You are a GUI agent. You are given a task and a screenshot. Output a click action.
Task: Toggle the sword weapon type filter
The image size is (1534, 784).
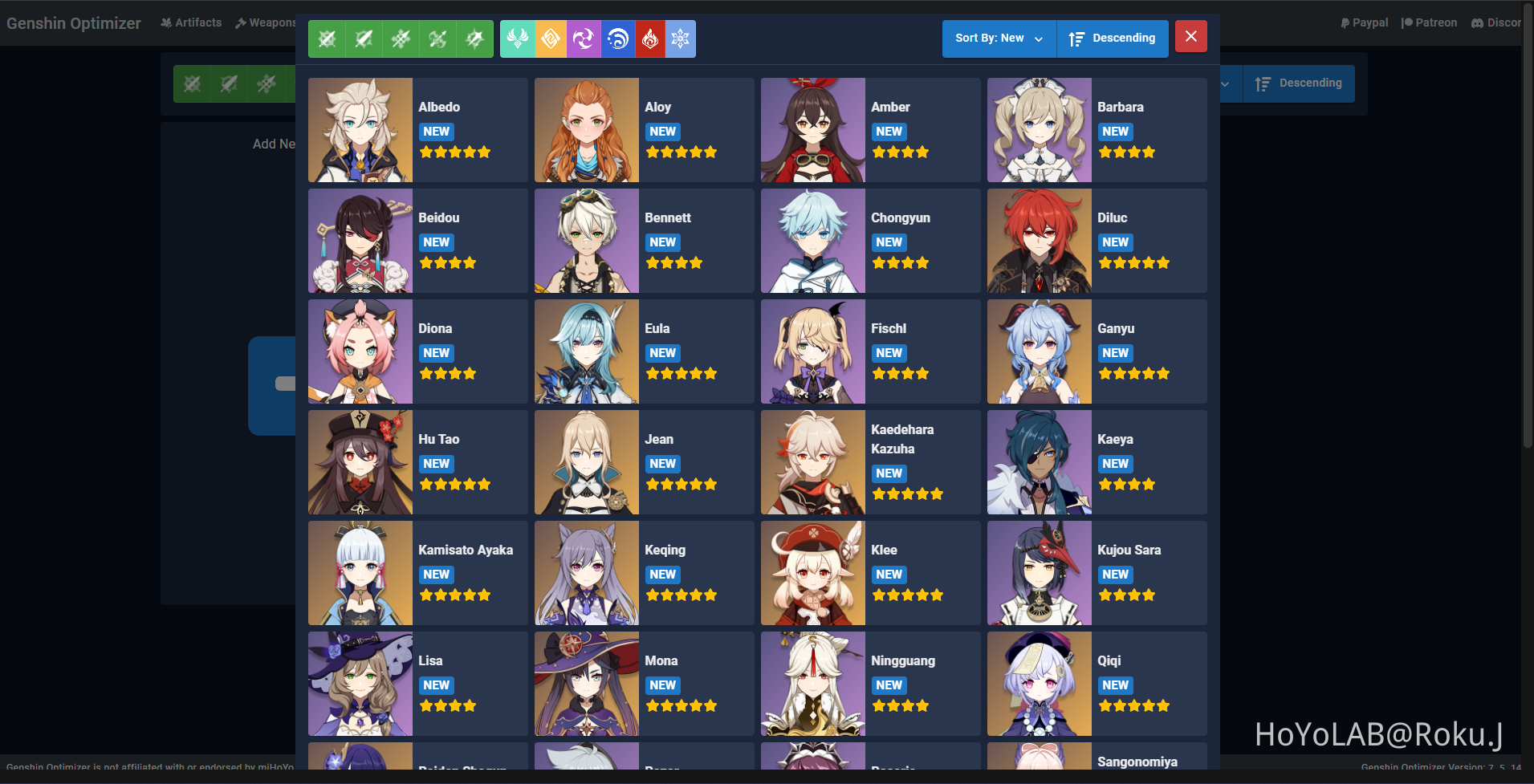pyautogui.click(x=327, y=39)
